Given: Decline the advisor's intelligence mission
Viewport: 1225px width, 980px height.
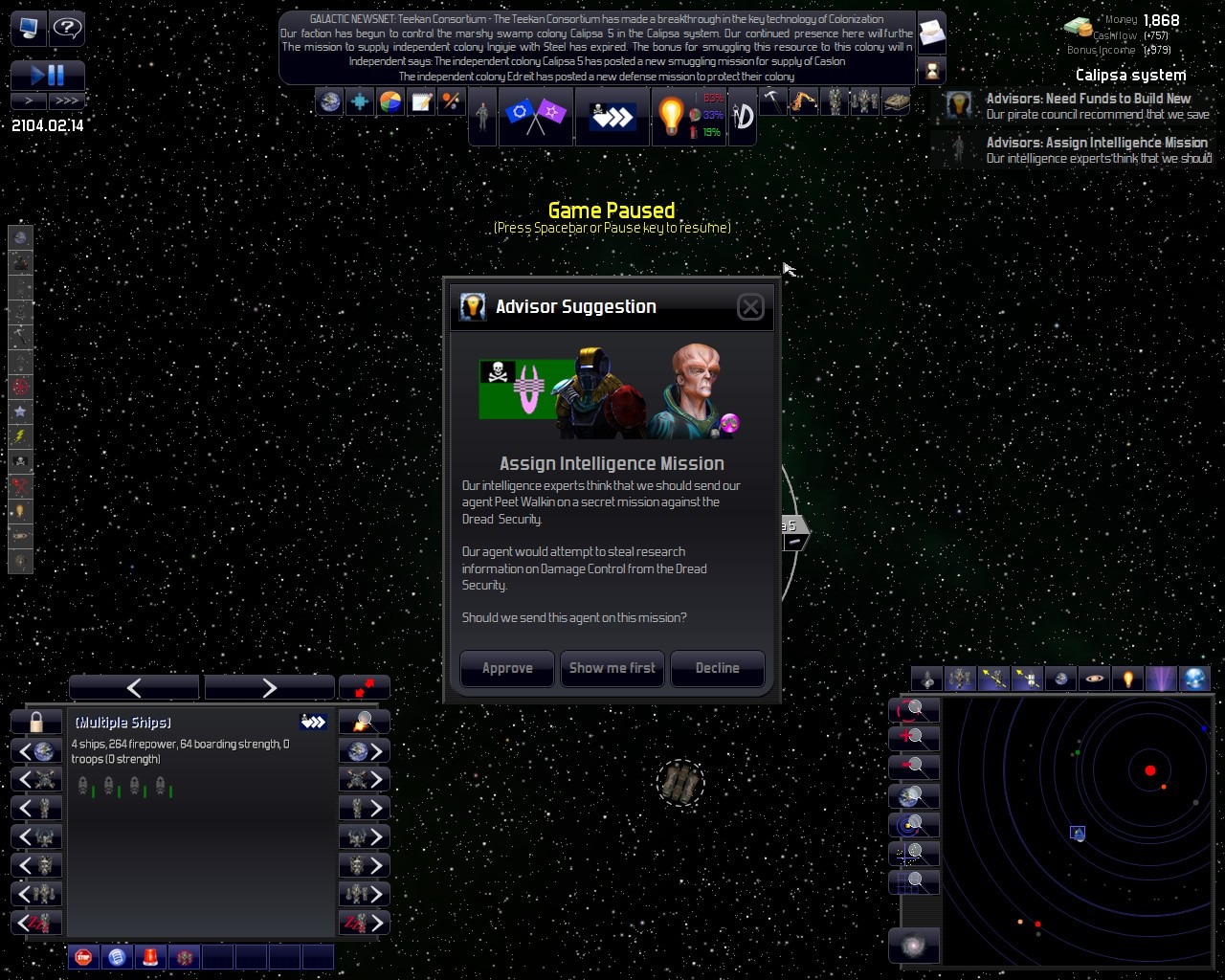Looking at the screenshot, I should 717,668.
